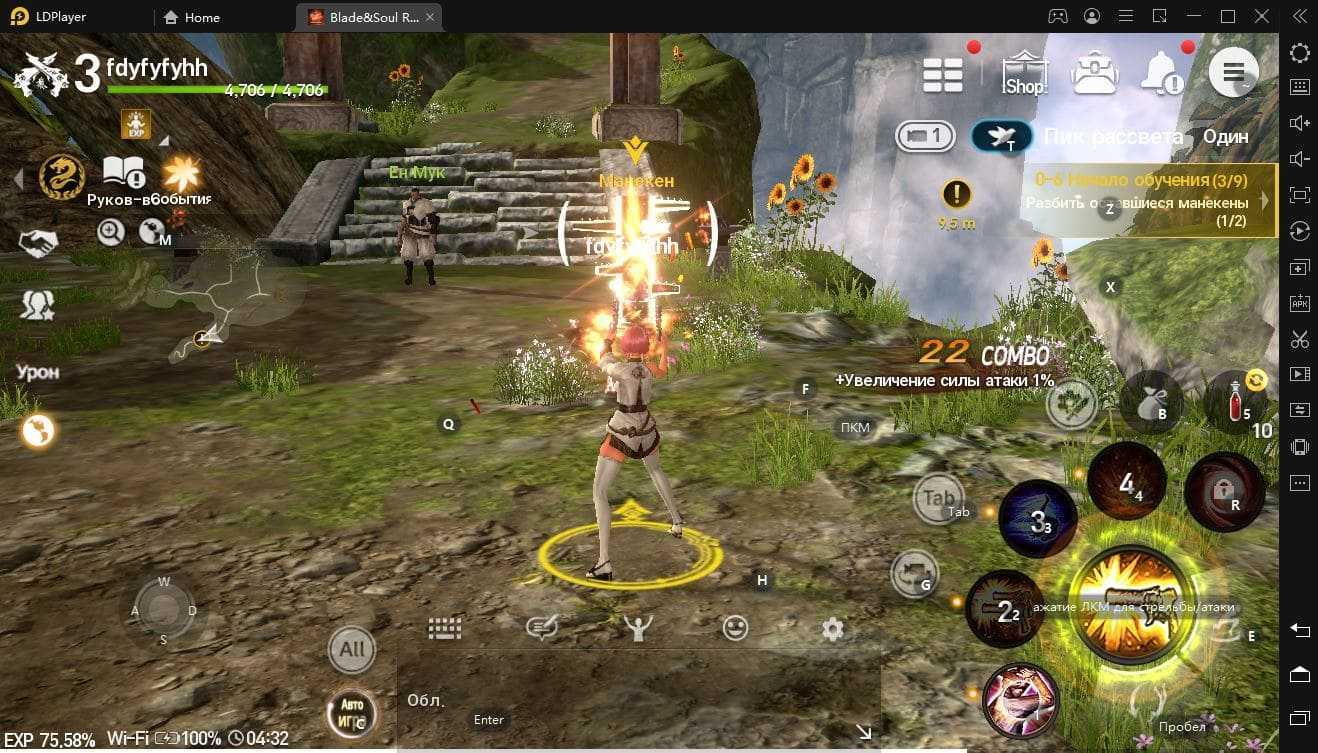Use the red health potion slot
The width and height of the screenshot is (1318, 753).
pyautogui.click(x=1238, y=400)
